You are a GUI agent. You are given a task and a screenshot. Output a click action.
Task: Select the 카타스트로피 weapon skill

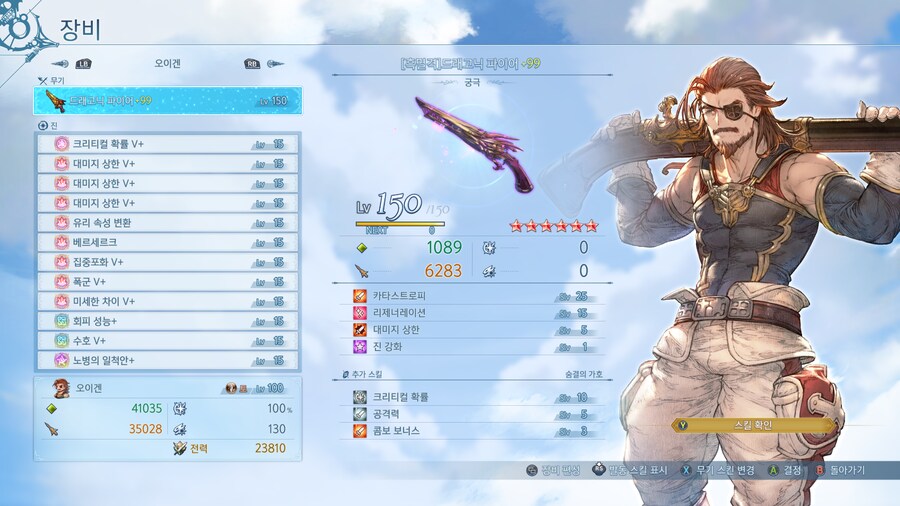click(x=470, y=296)
